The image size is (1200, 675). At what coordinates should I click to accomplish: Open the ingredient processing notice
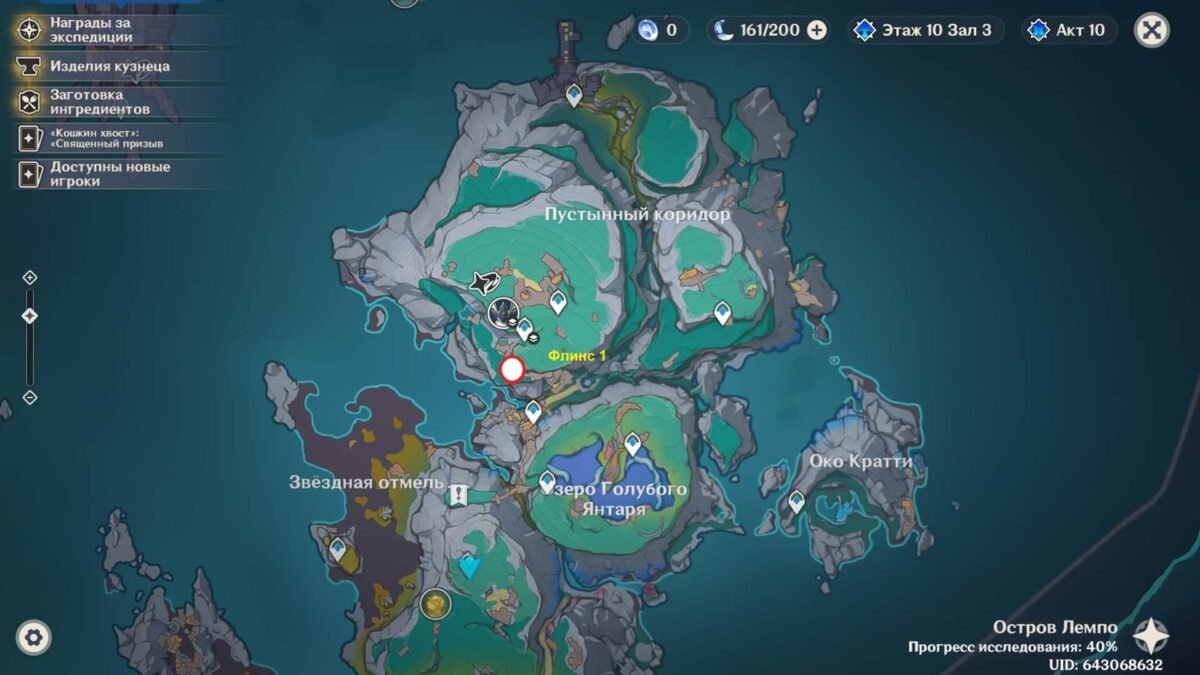(98, 101)
